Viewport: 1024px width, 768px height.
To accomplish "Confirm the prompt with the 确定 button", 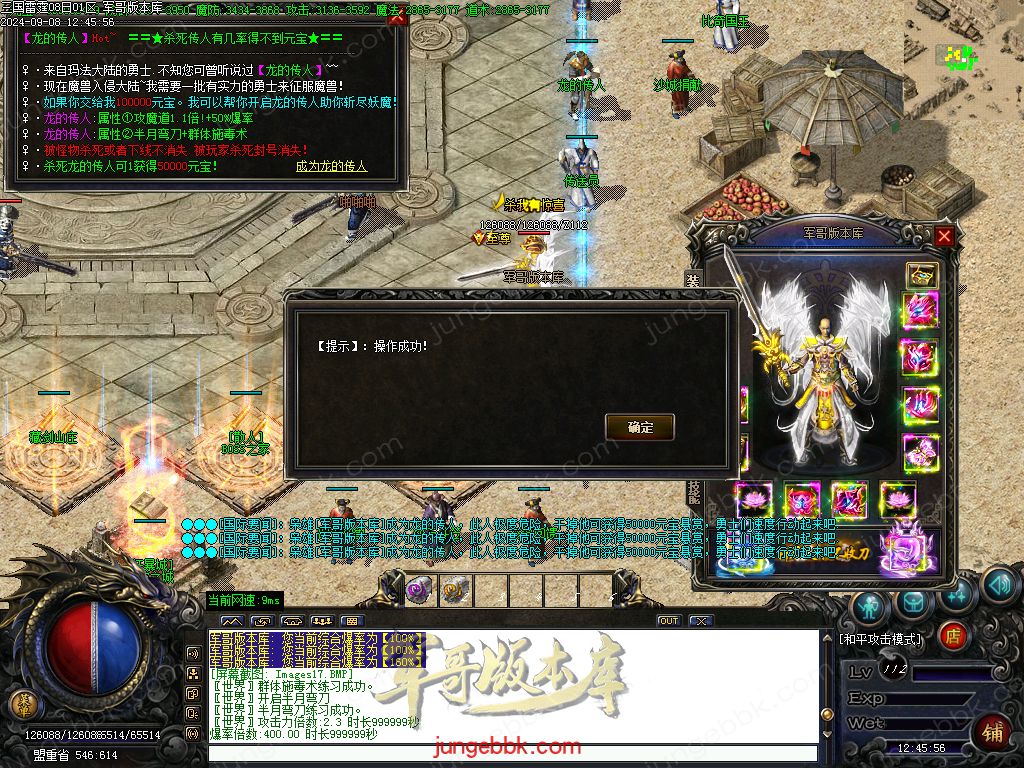I will [x=640, y=427].
